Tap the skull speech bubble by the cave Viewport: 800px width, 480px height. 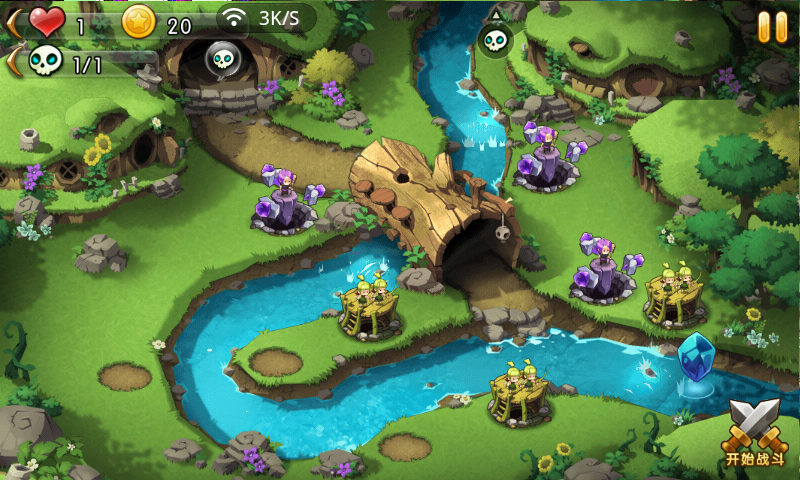point(222,60)
